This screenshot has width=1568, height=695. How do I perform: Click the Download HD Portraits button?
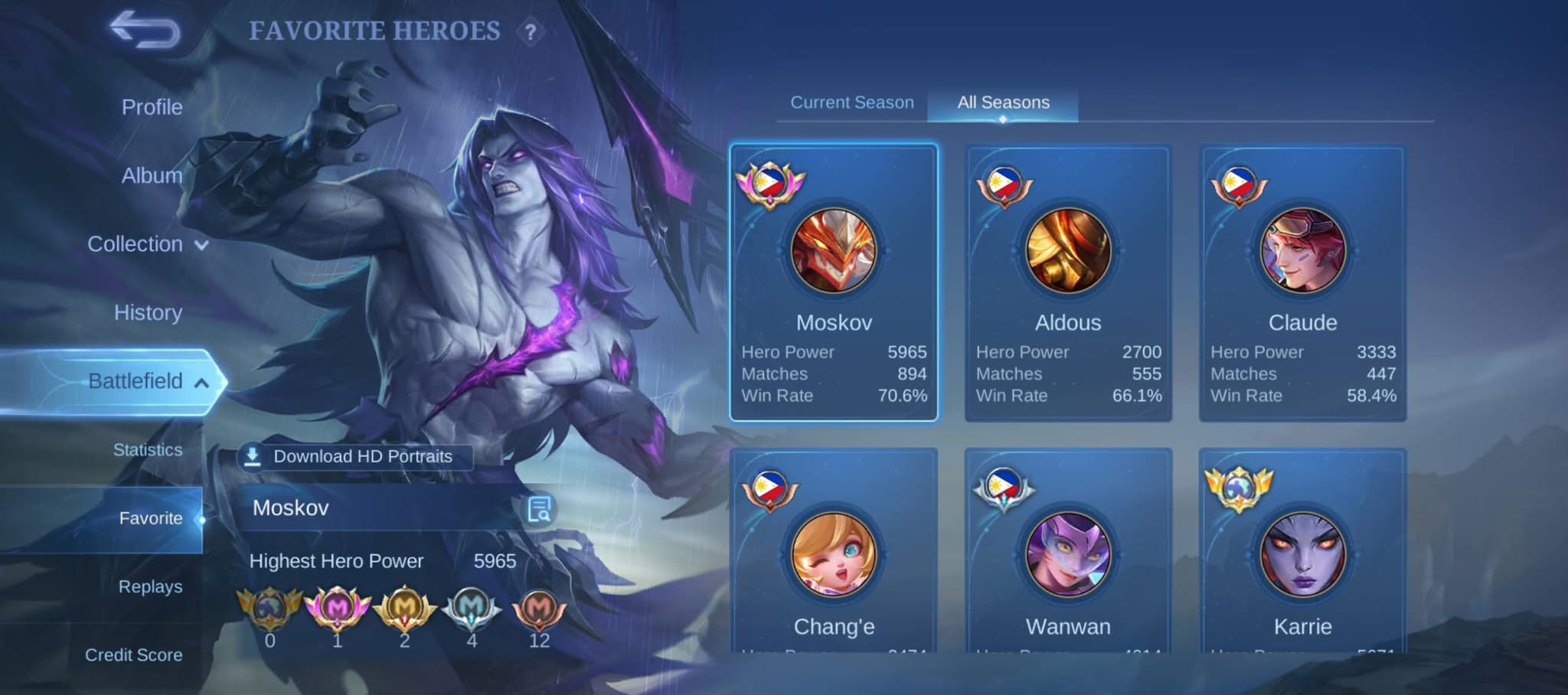tap(354, 457)
